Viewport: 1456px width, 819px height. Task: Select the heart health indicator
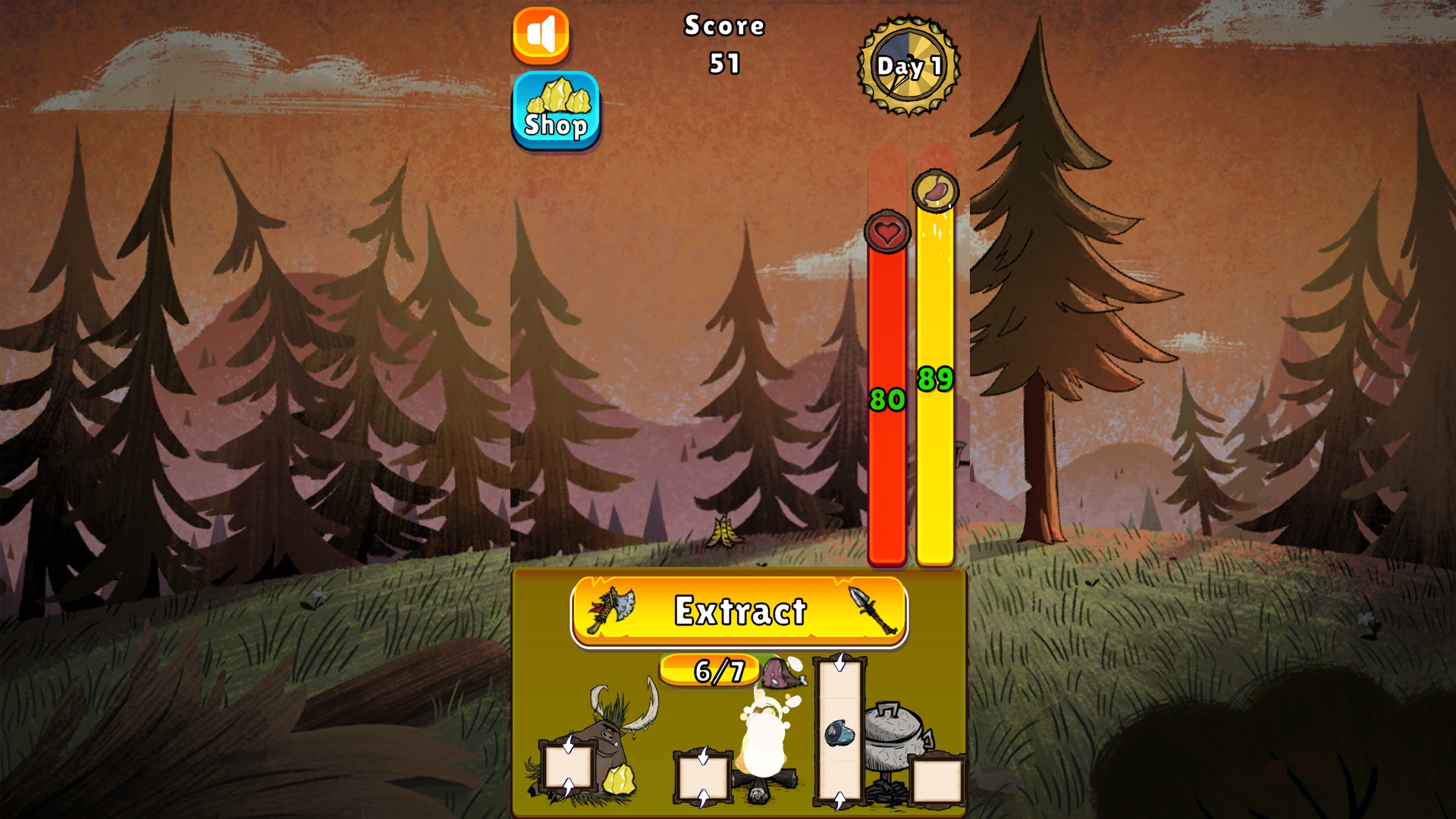tap(886, 232)
